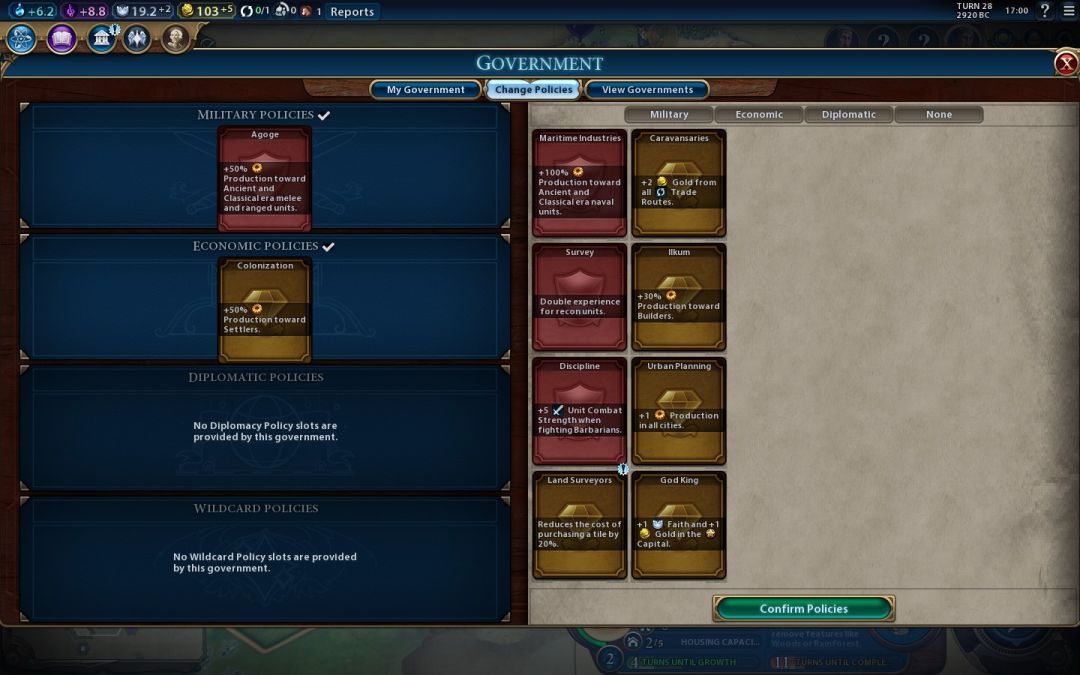Select the God King policy card
The width and height of the screenshot is (1080, 675).
pyautogui.click(x=679, y=525)
